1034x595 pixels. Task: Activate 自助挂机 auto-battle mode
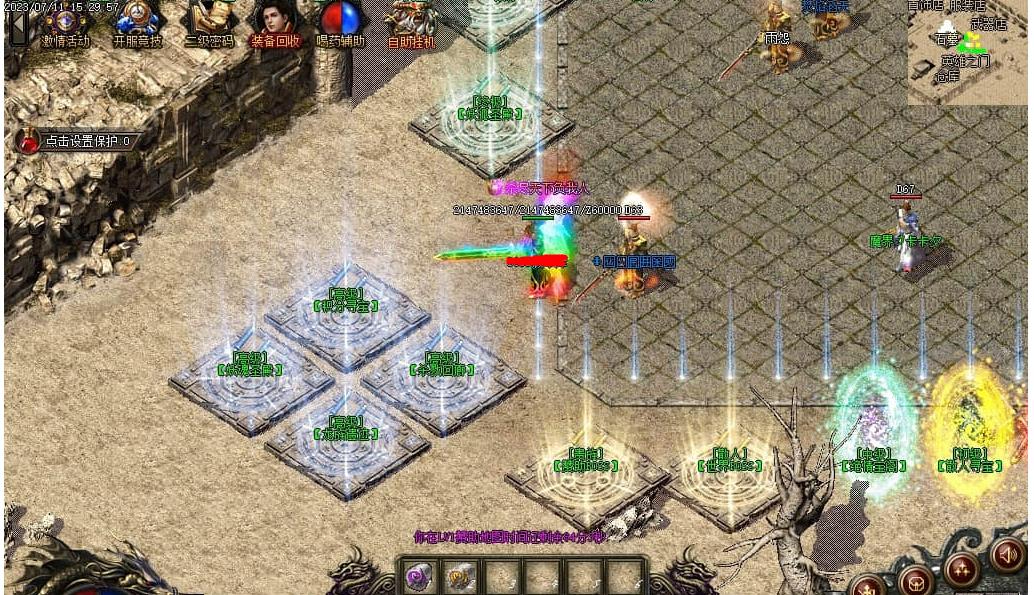(410, 22)
